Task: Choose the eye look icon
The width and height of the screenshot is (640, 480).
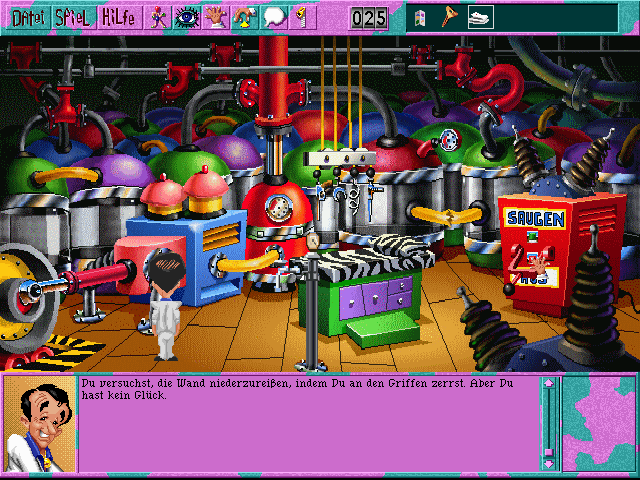Action: (x=185, y=17)
